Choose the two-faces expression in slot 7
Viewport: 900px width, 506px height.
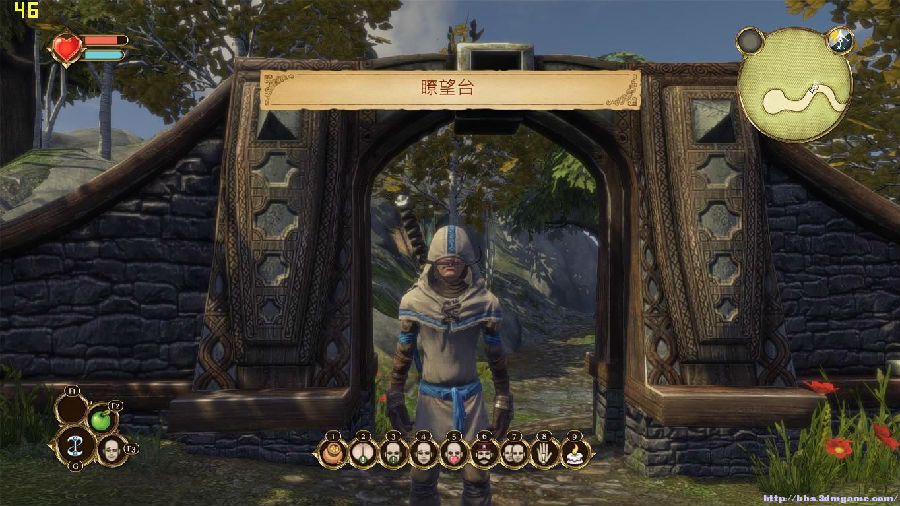tap(514, 453)
